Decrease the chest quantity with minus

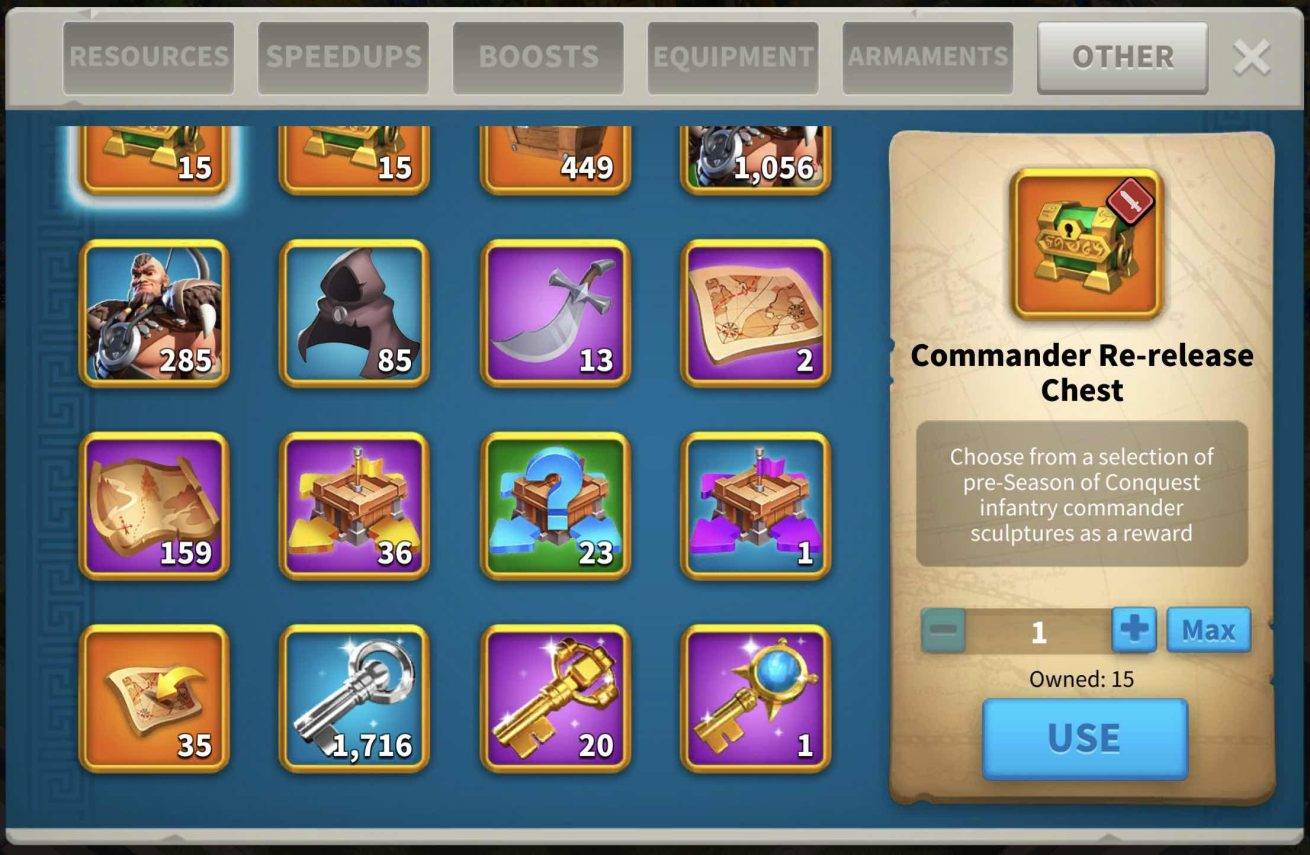[x=943, y=631]
